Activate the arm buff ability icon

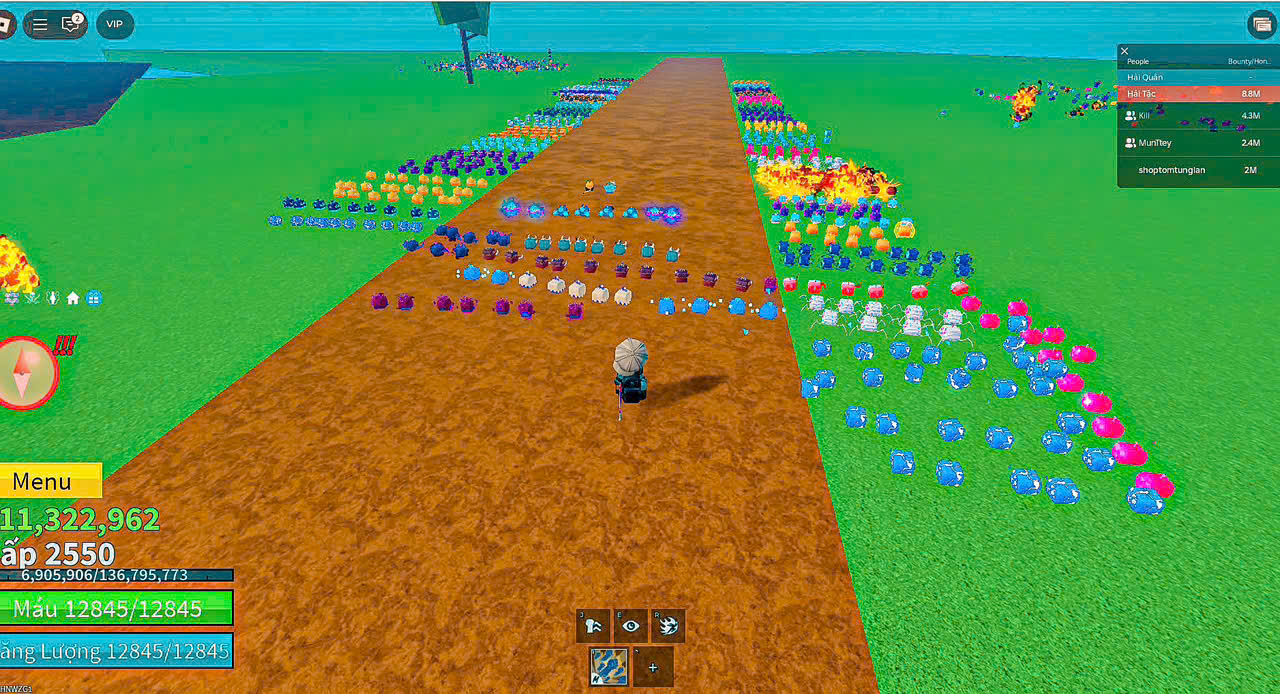tap(593, 626)
